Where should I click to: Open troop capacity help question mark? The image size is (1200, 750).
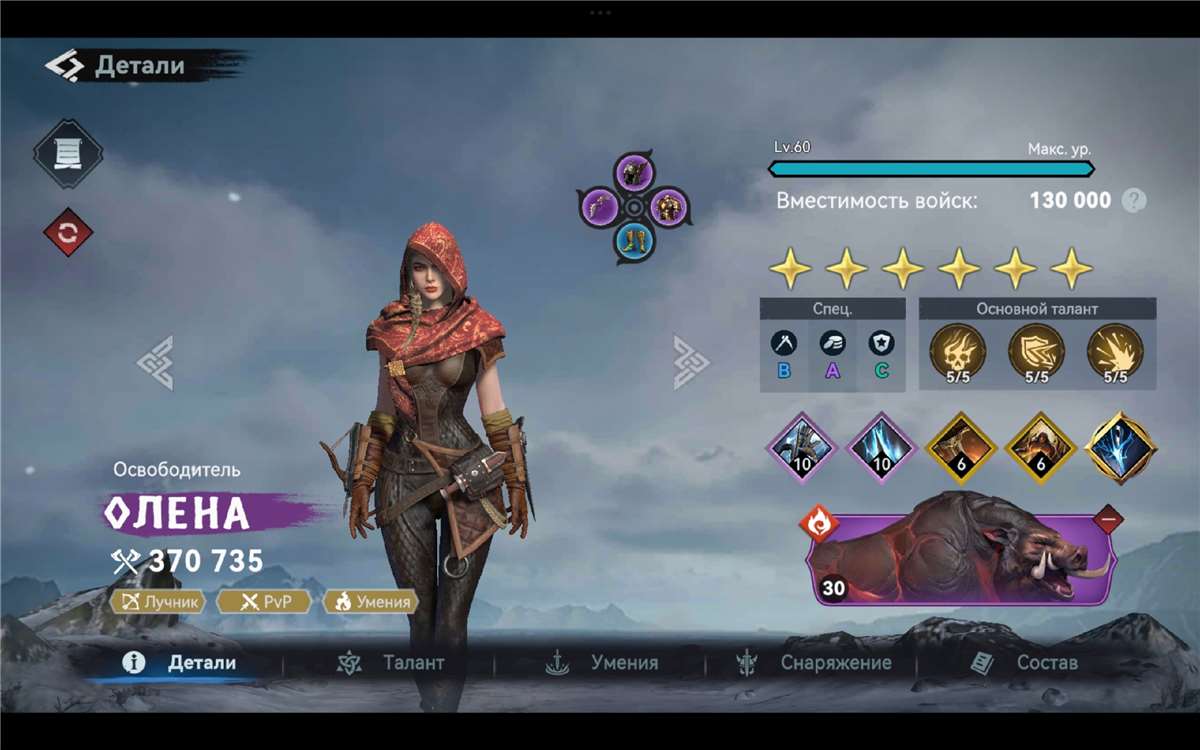coord(1133,200)
